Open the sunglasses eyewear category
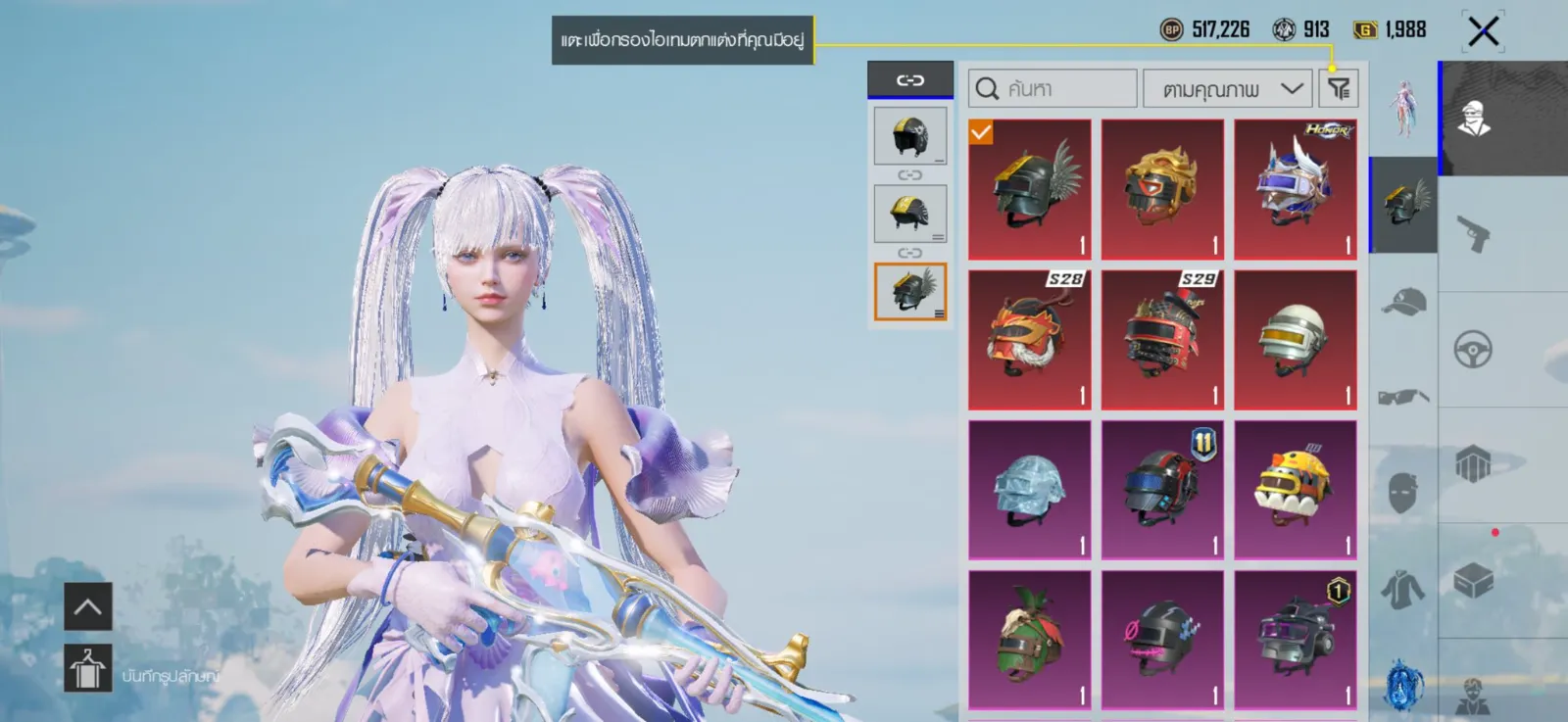1568x722 pixels. tap(1403, 397)
